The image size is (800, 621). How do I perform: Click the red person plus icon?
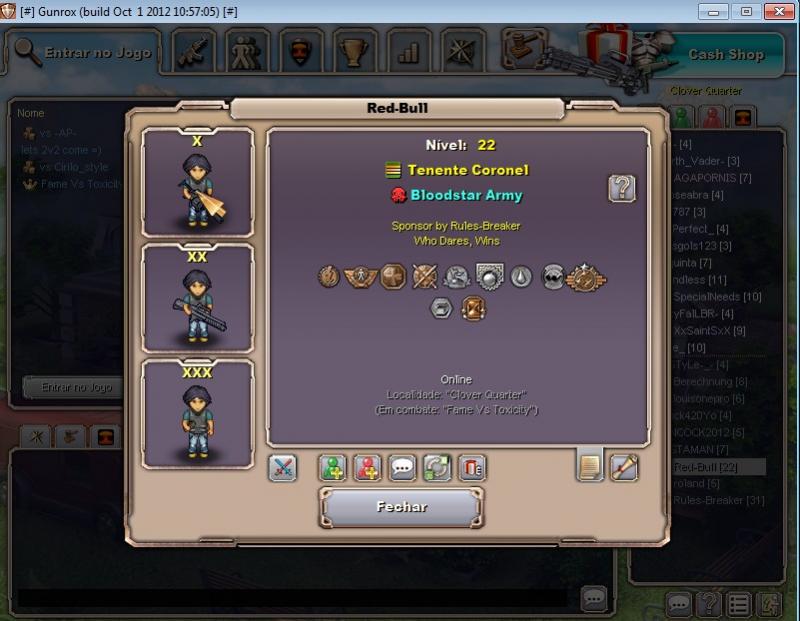coord(368,468)
